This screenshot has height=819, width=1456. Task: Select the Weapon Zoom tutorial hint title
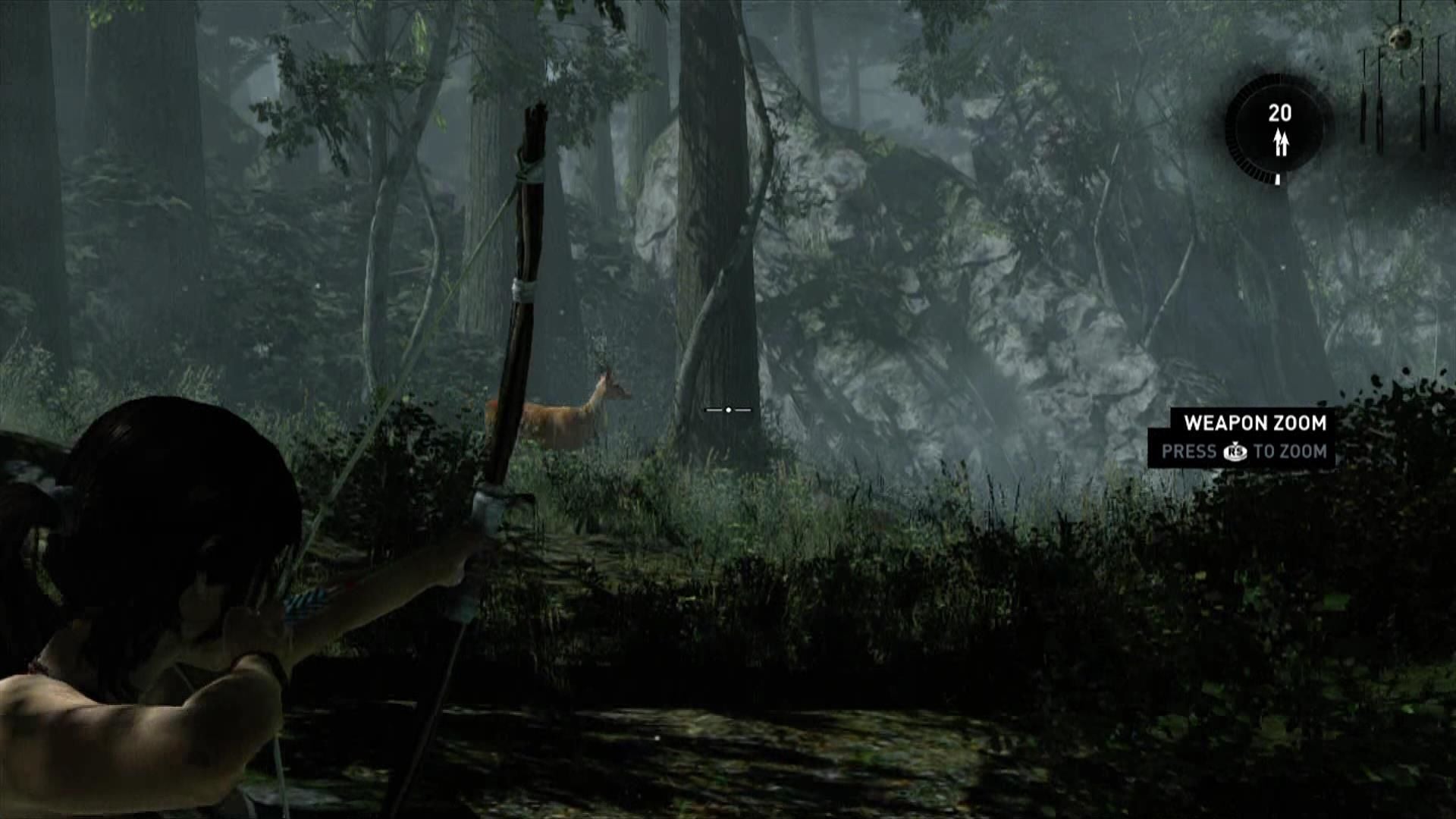[x=1254, y=422]
